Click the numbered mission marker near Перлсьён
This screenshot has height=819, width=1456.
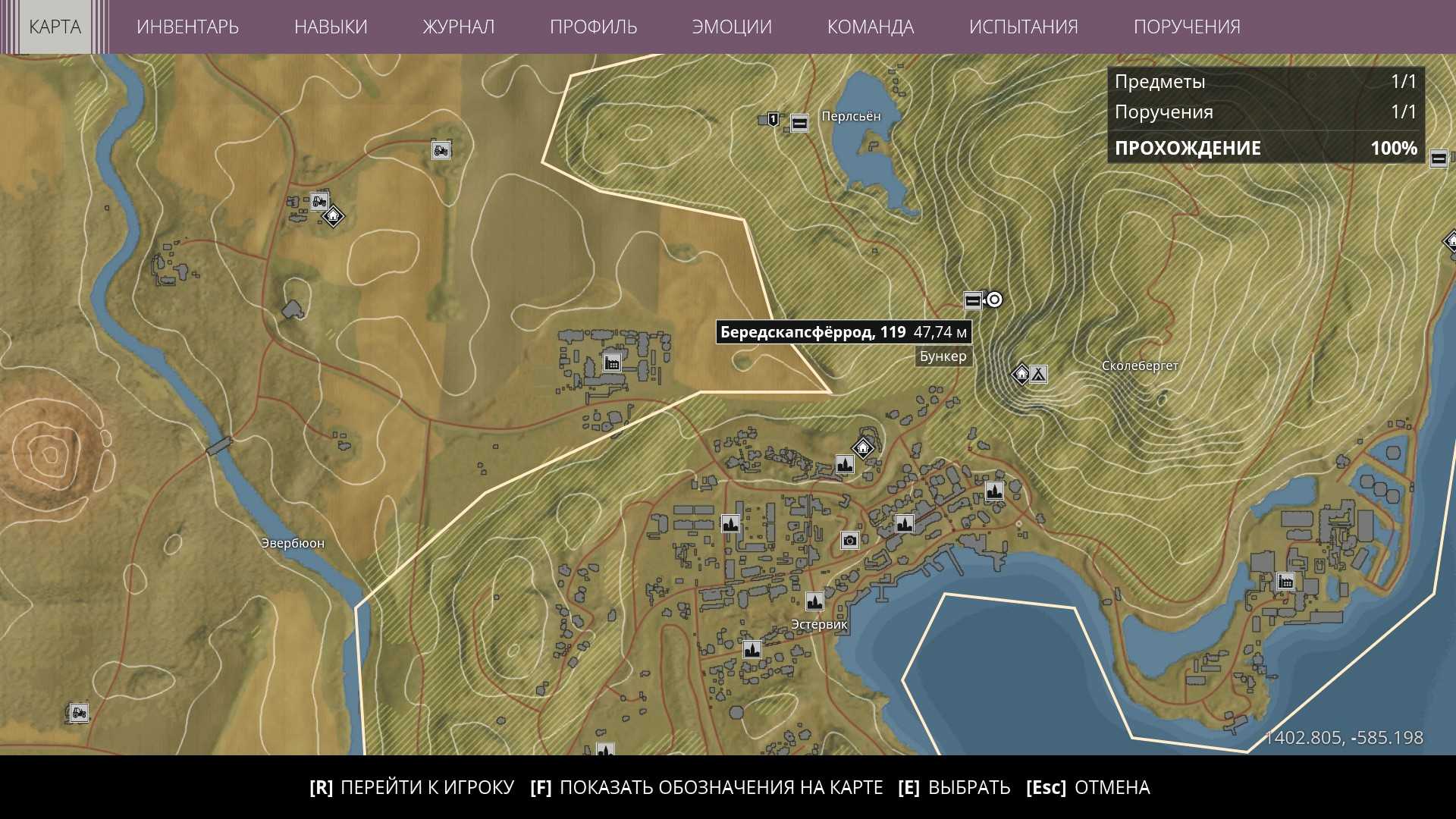(773, 119)
